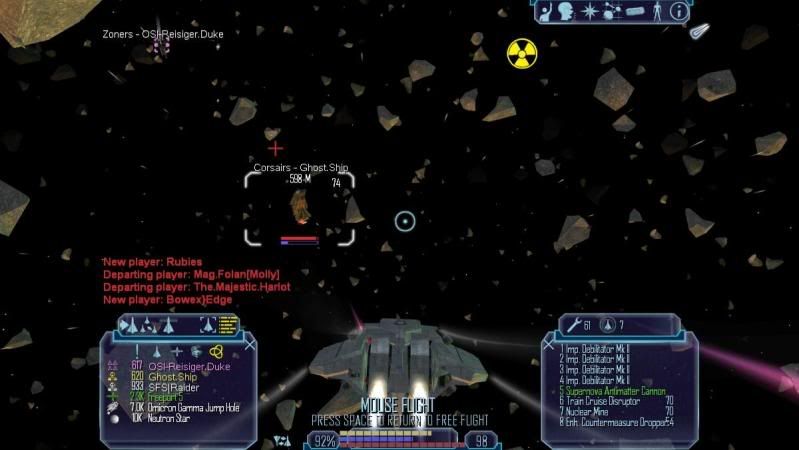Filter contacts to ships only
This screenshot has height=450, width=799.
point(157,351)
